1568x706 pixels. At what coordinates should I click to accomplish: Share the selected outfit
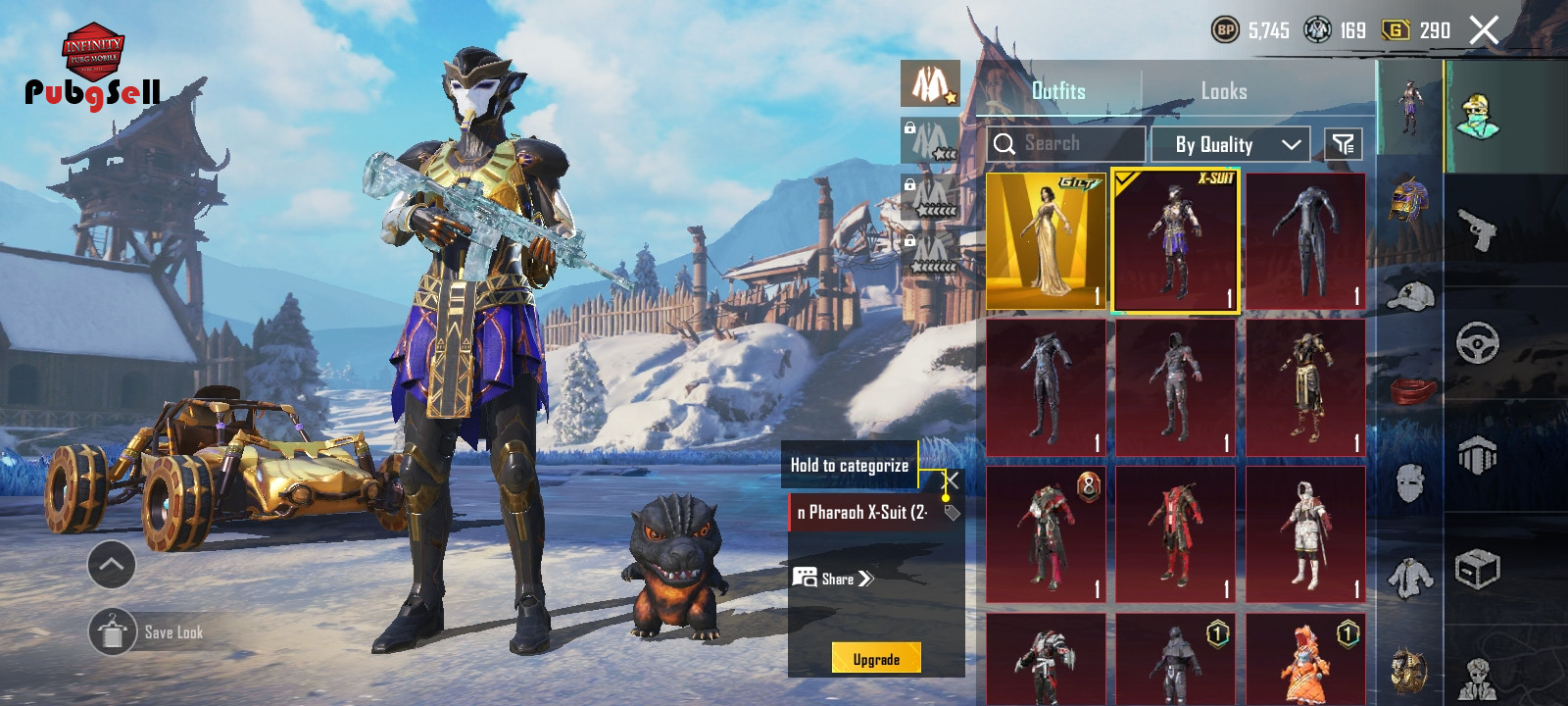pos(834,579)
